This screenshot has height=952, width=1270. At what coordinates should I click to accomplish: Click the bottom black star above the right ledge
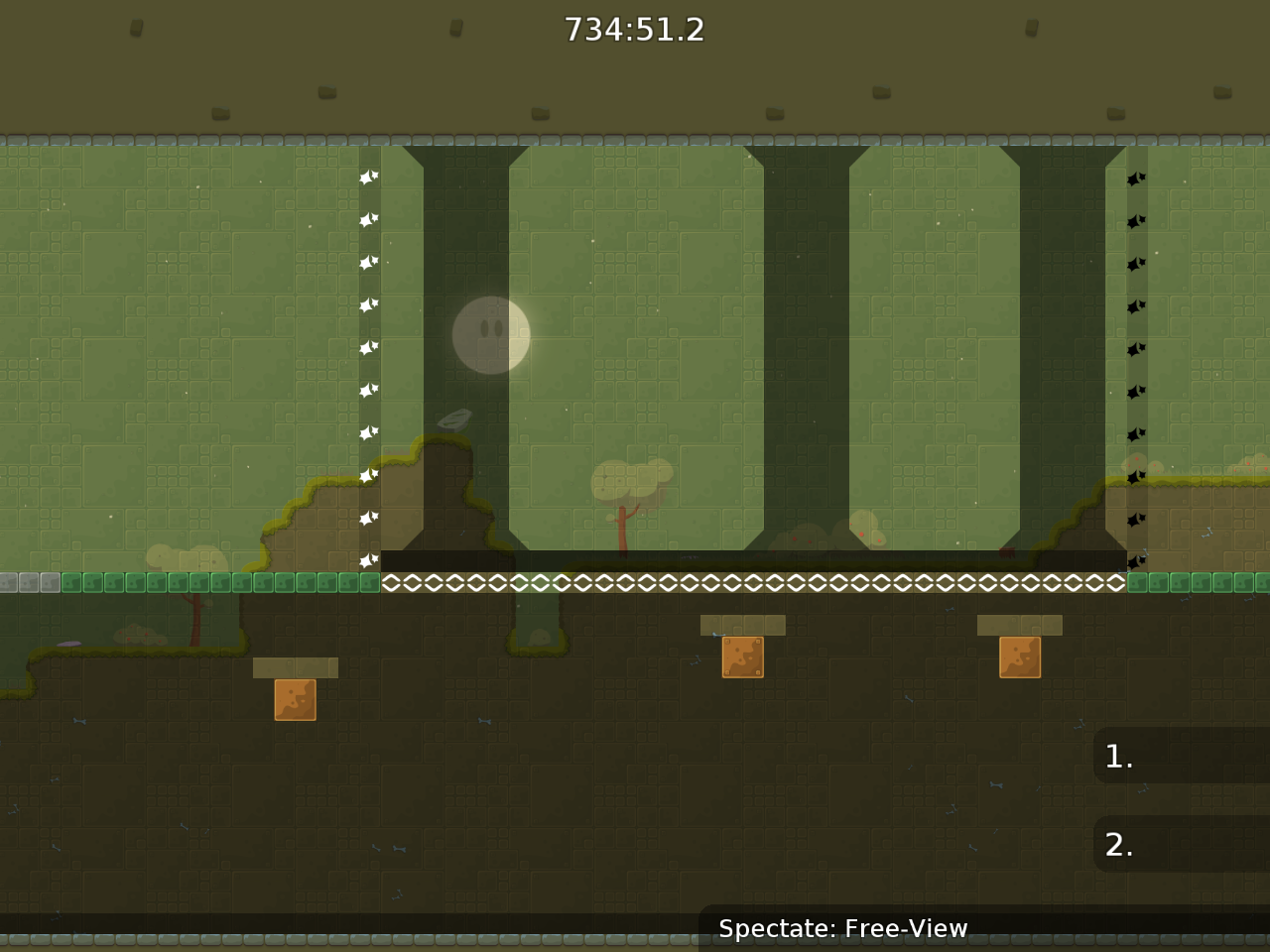click(1134, 562)
